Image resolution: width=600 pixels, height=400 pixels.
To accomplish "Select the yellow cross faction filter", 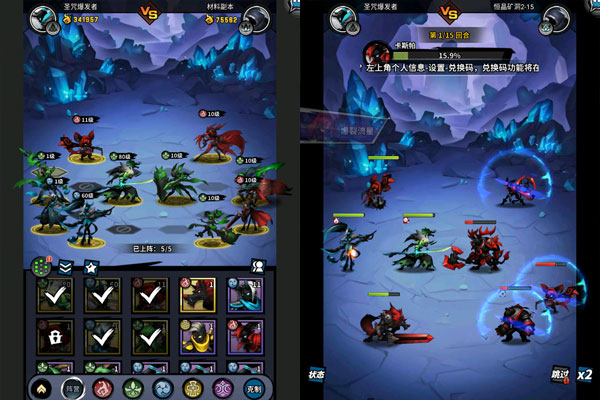I will point(193,388).
